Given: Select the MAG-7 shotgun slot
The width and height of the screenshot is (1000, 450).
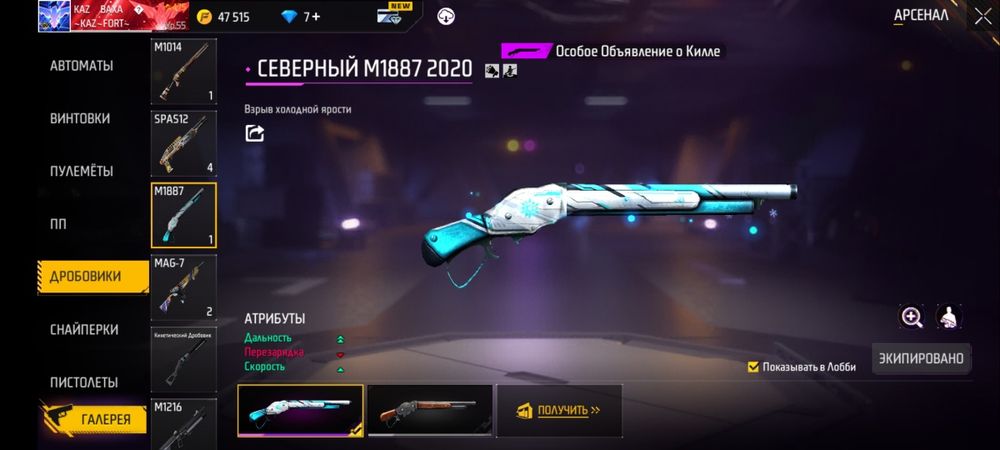Looking at the screenshot, I should (184, 286).
